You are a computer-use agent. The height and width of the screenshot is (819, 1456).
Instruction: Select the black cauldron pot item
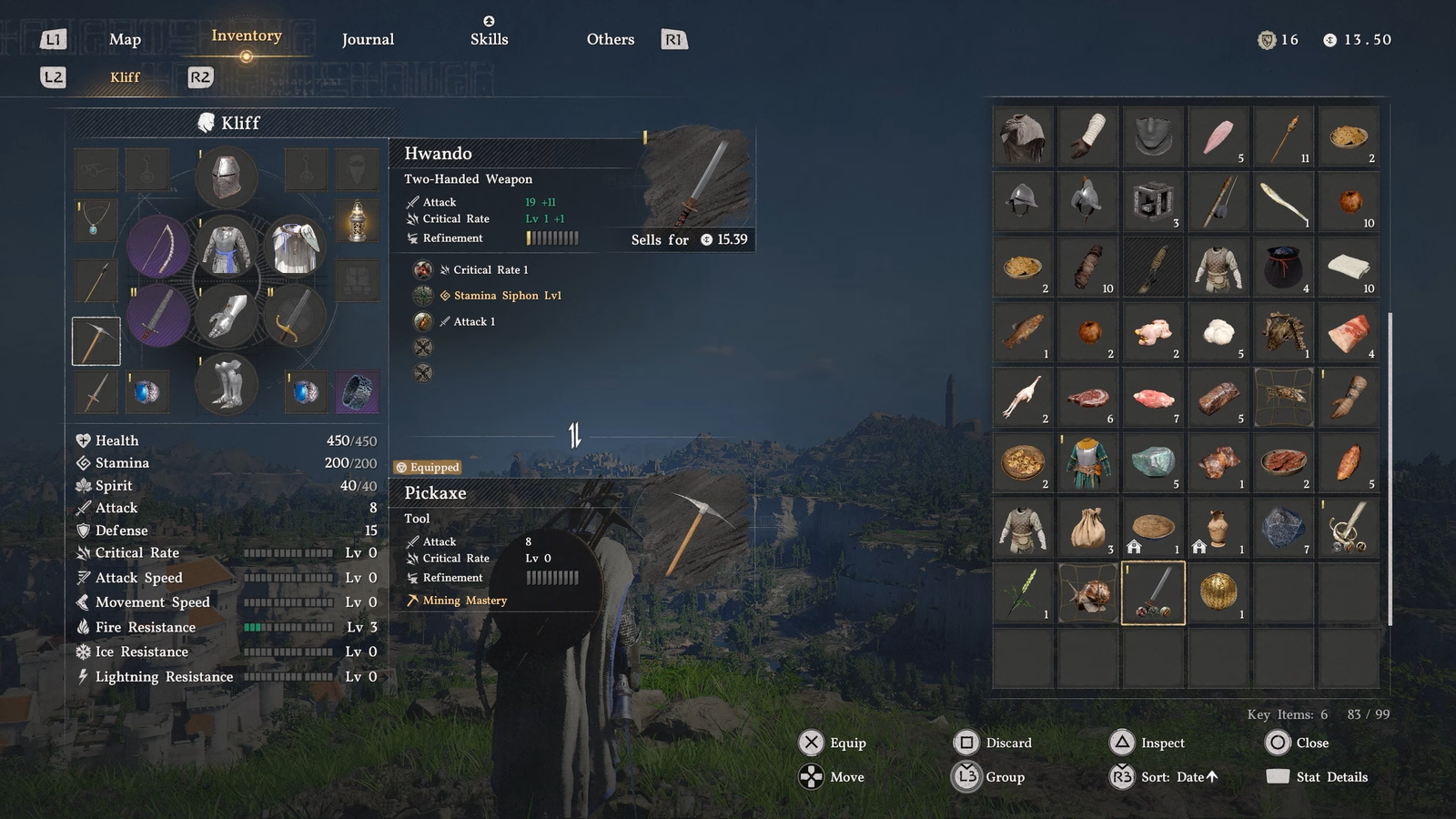(1283, 268)
